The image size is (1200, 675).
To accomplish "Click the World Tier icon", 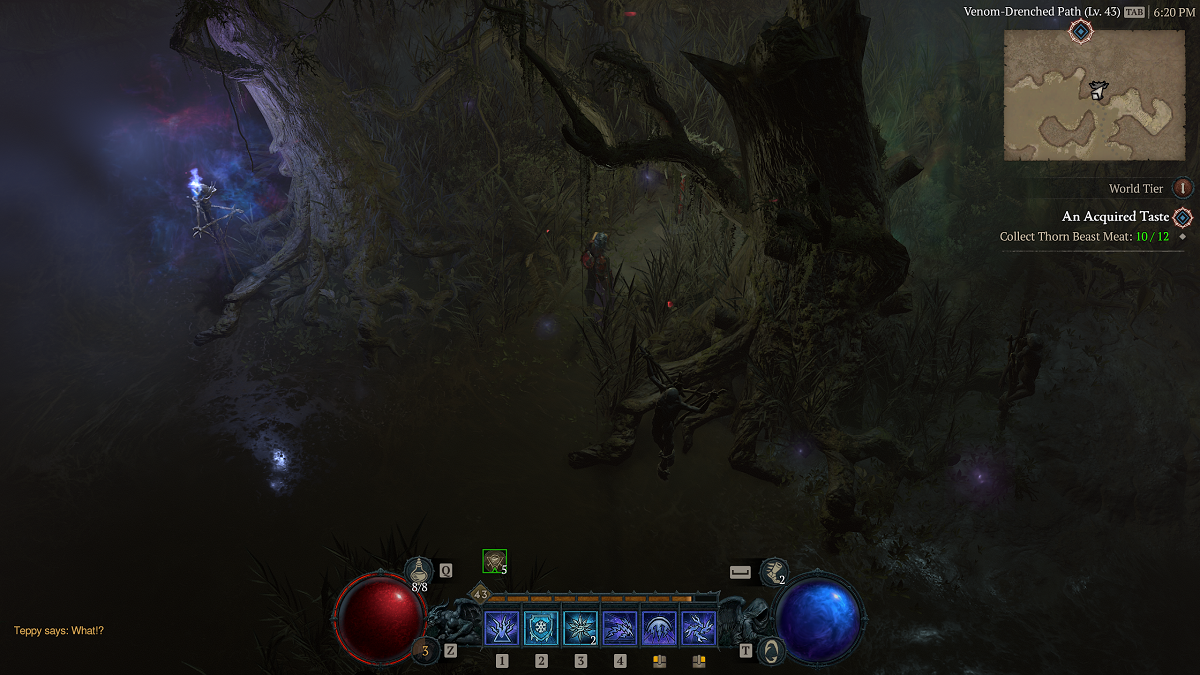I will 1183,188.
